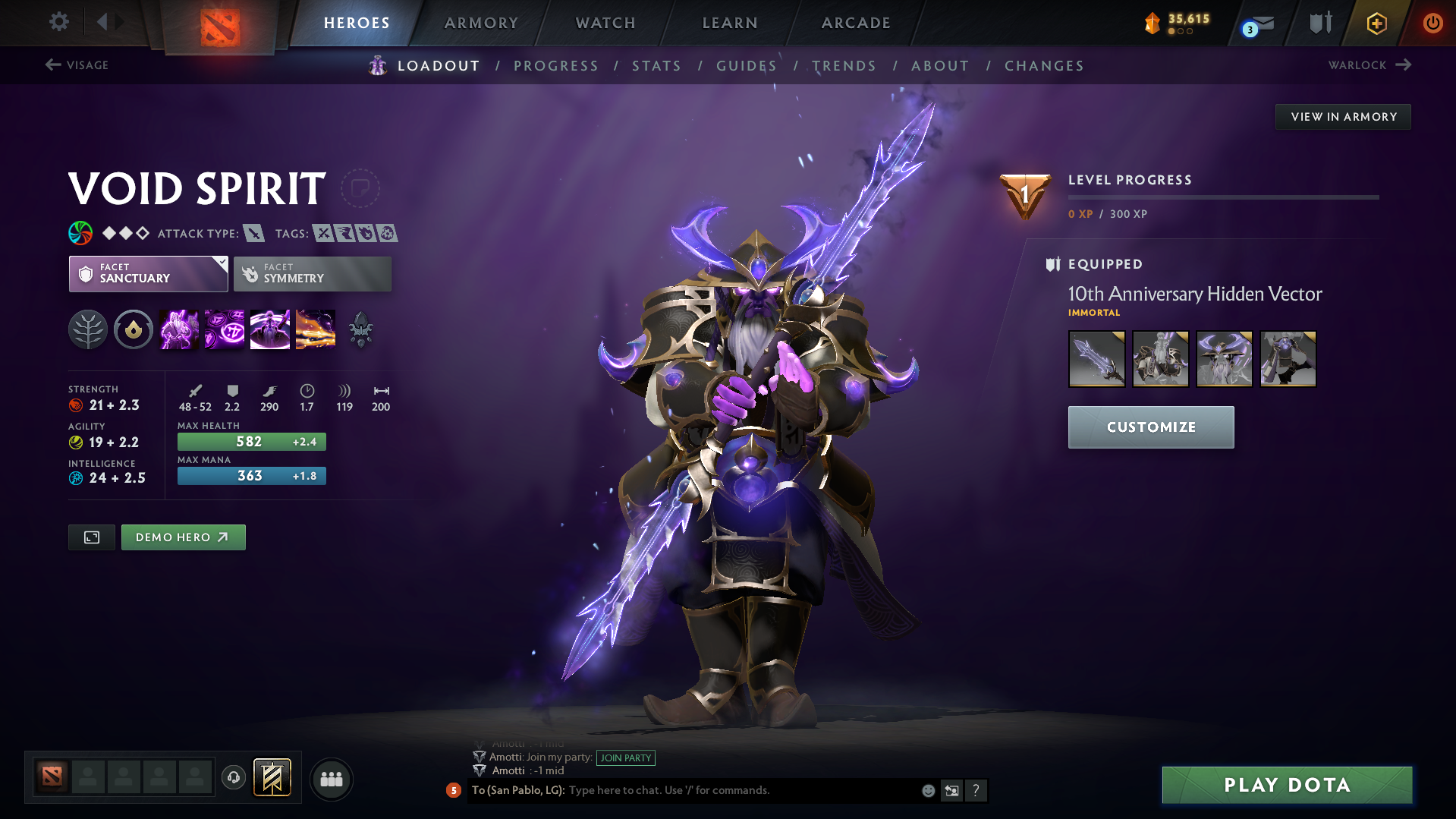1456x819 pixels.
Task: Select the Aether Remnant ability icon
Action: coord(178,329)
